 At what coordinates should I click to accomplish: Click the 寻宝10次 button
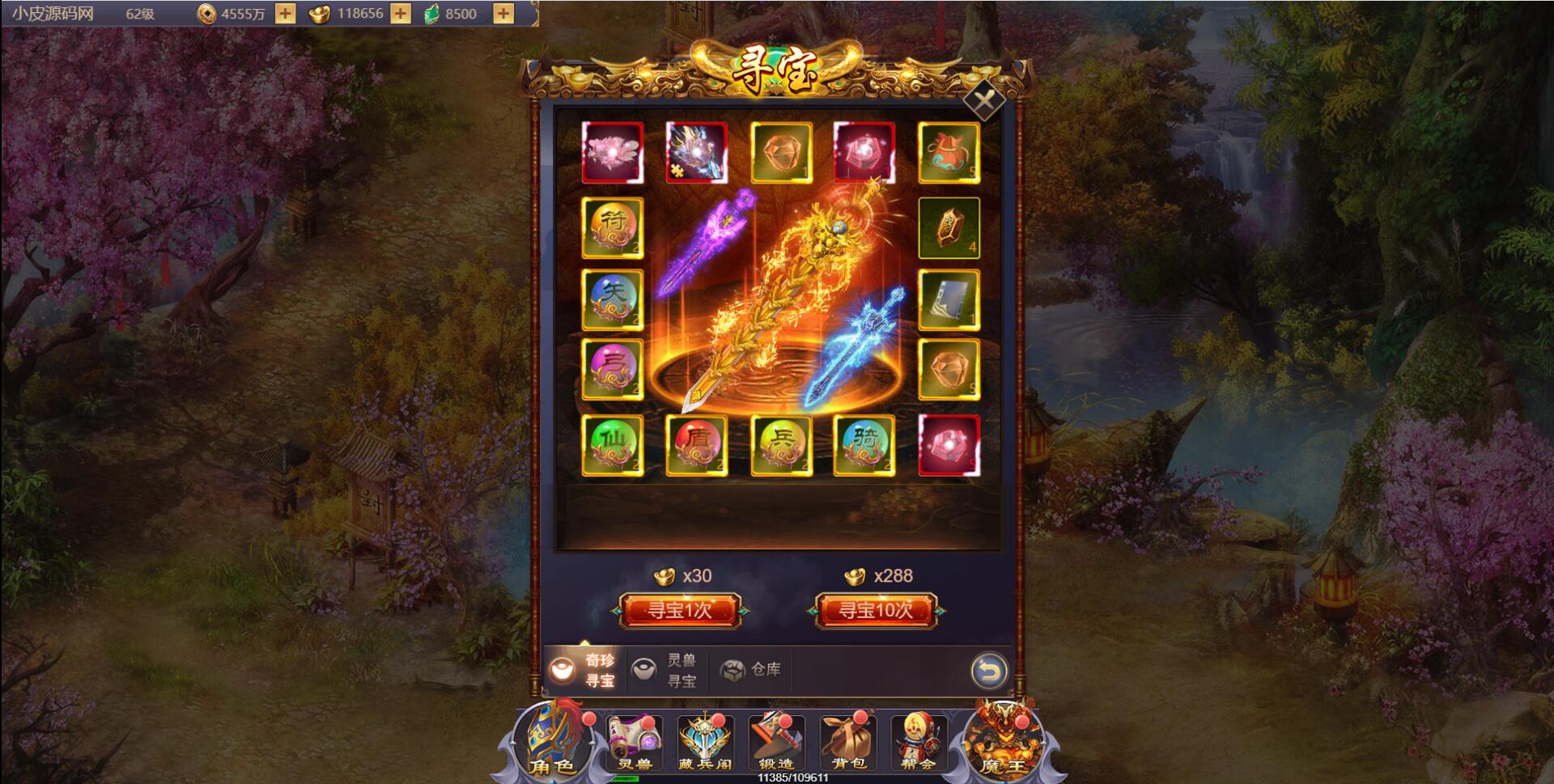coord(875,611)
